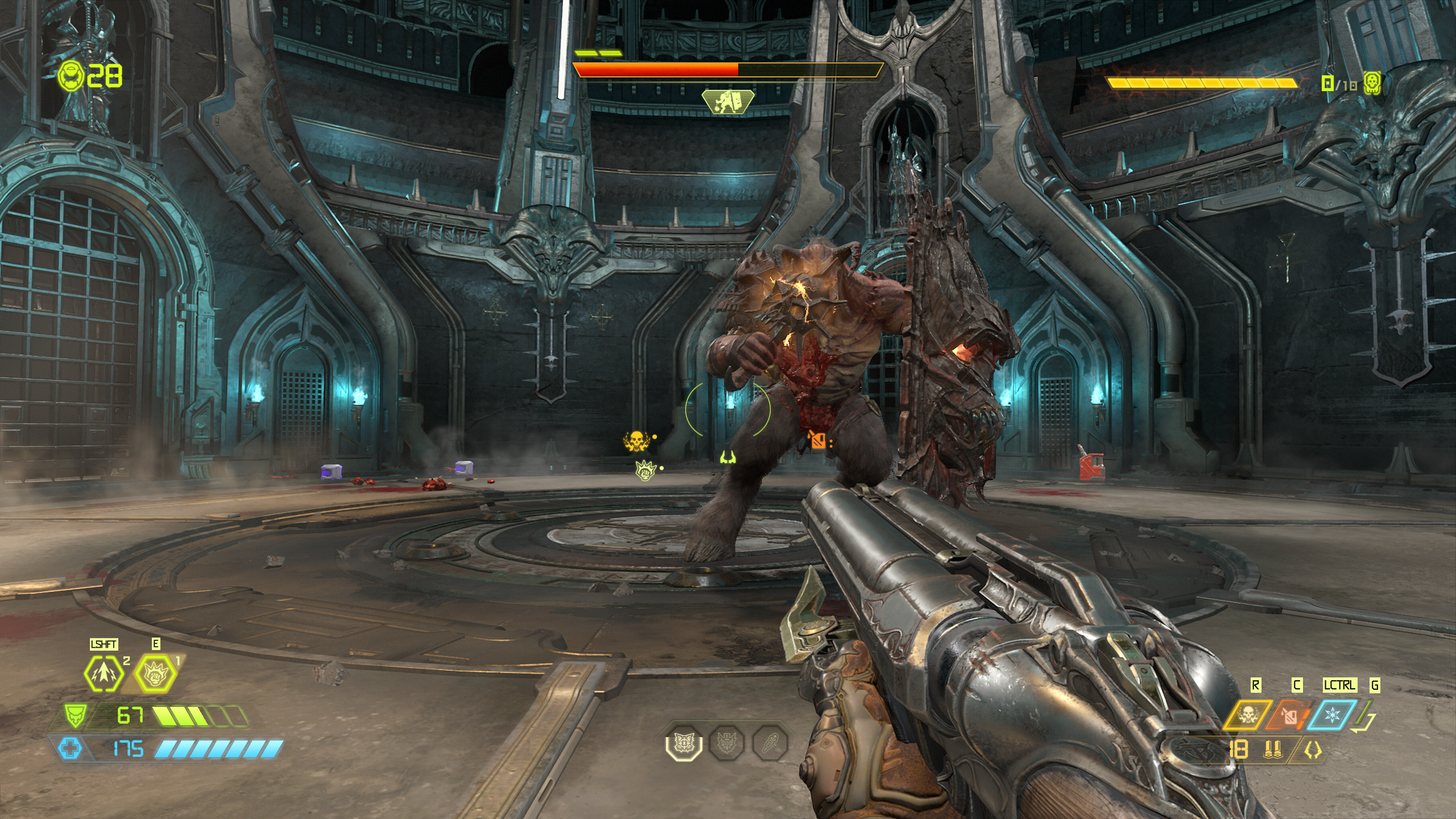Click the blue health cross icon

tap(70, 748)
